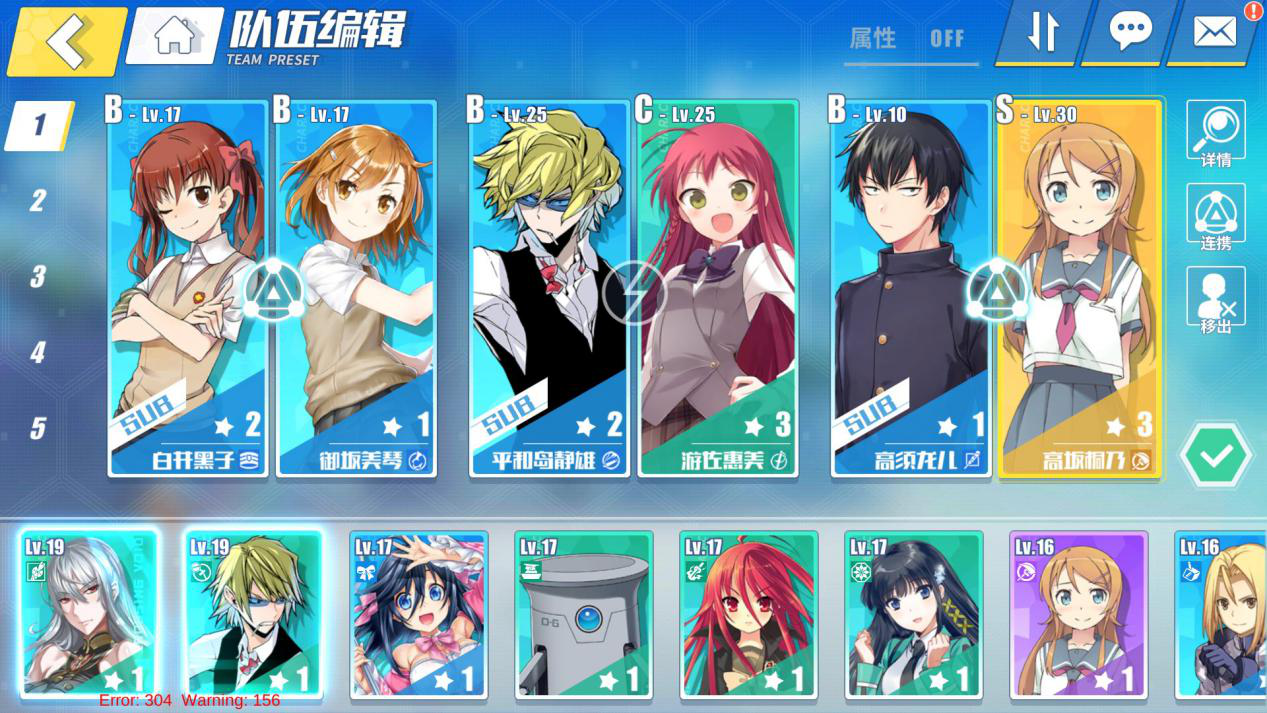This screenshot has width=1267, height=713.
Task: Open the mail envelope inbox
Action: click(x=1214, y=31)
